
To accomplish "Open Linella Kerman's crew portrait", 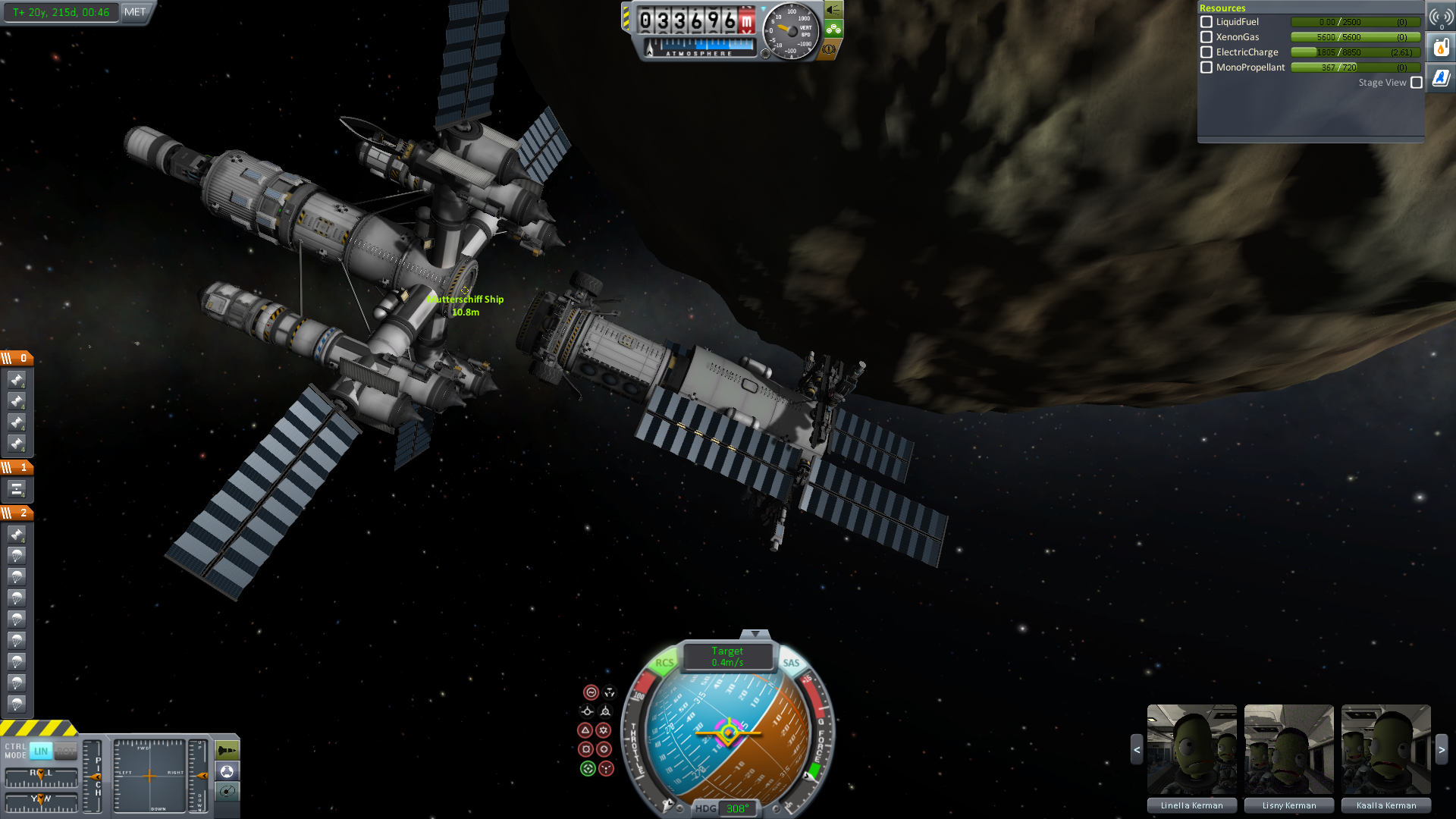I will tap(1191, 749).
